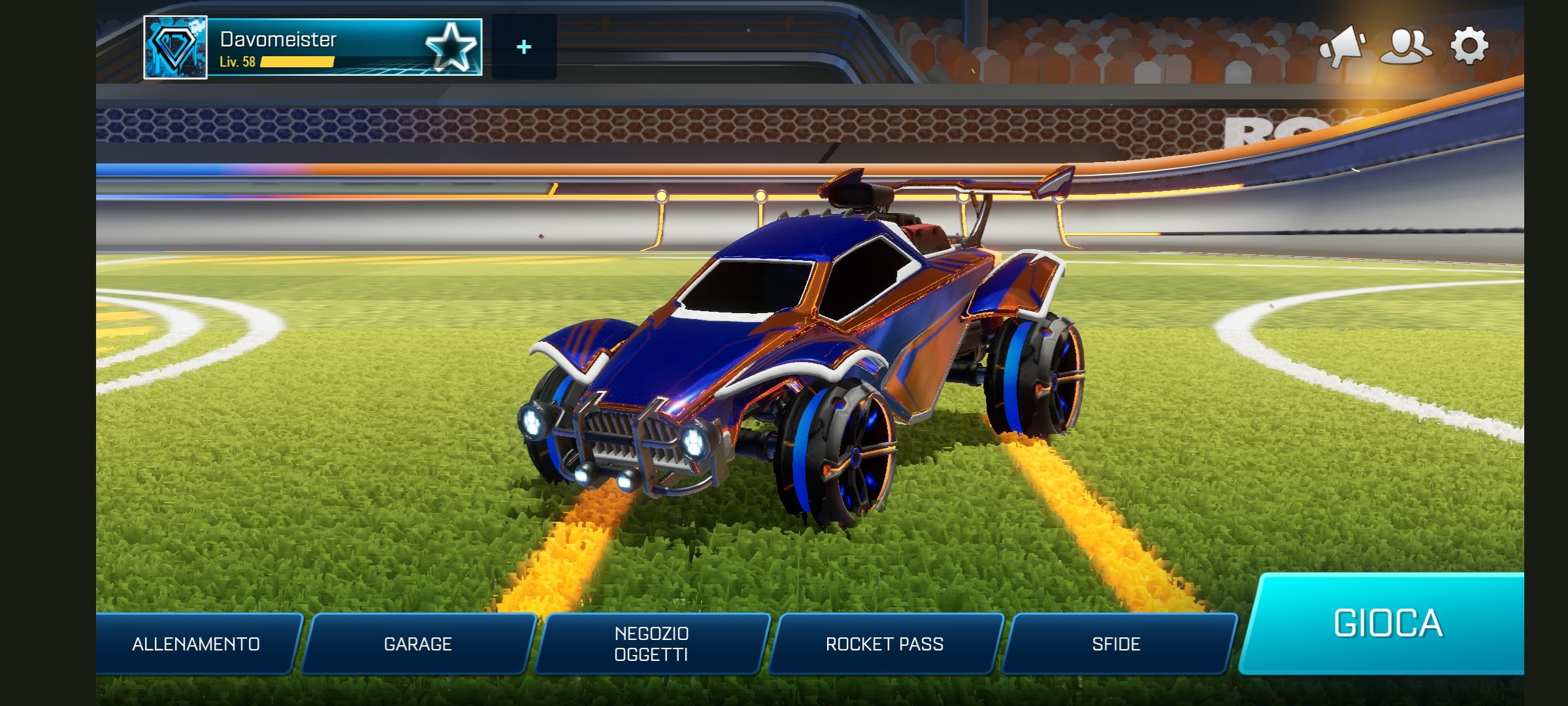Viewport: 1568px width, 706px height.
Task: Click the star icon on the player banner
Action: 451,46
